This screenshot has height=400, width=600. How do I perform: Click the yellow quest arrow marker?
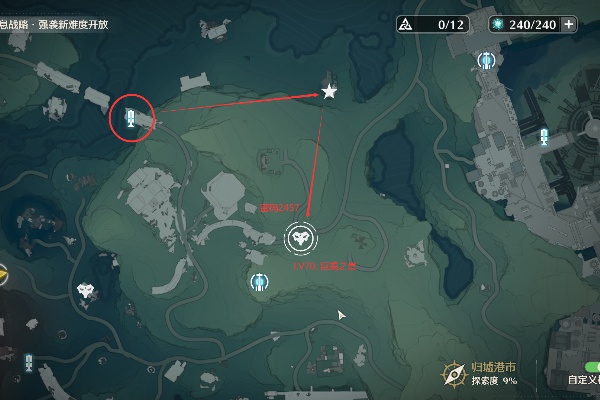pyautogui.click(x=3, y=270)
